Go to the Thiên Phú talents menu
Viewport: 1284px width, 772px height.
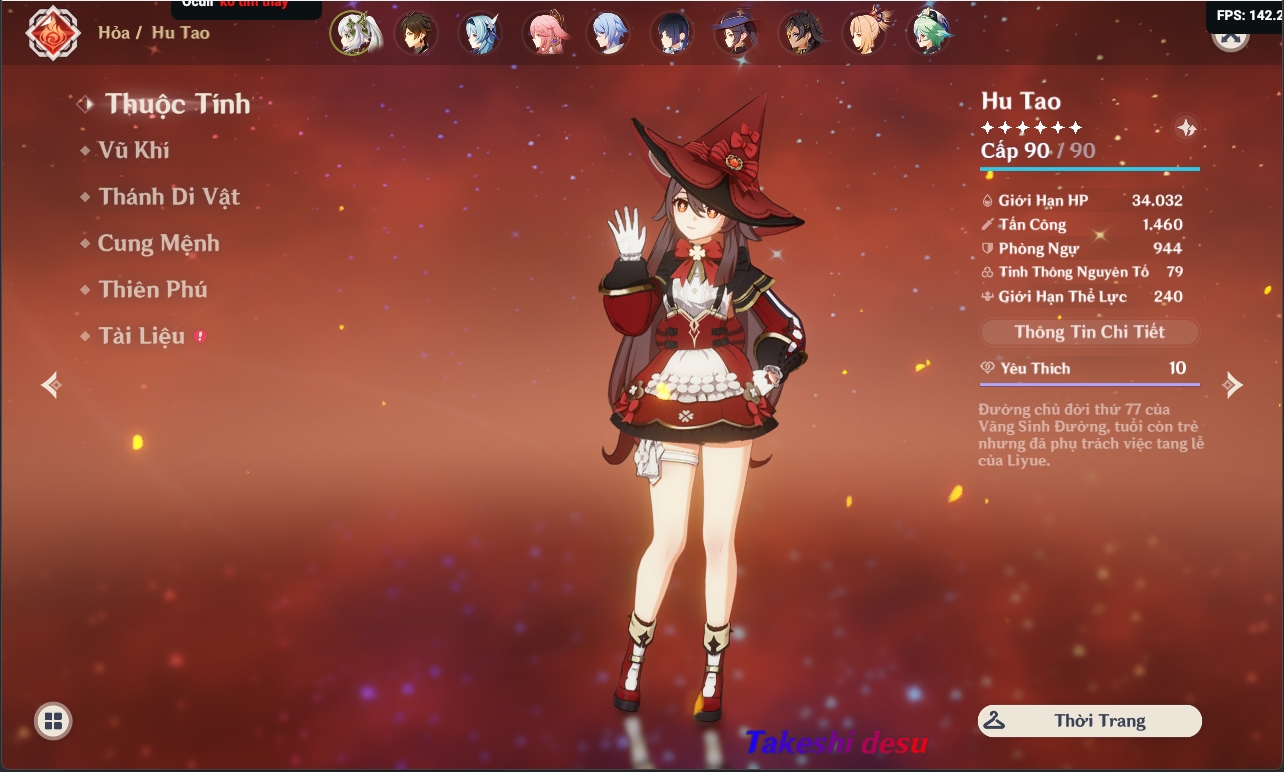point(152,290)
